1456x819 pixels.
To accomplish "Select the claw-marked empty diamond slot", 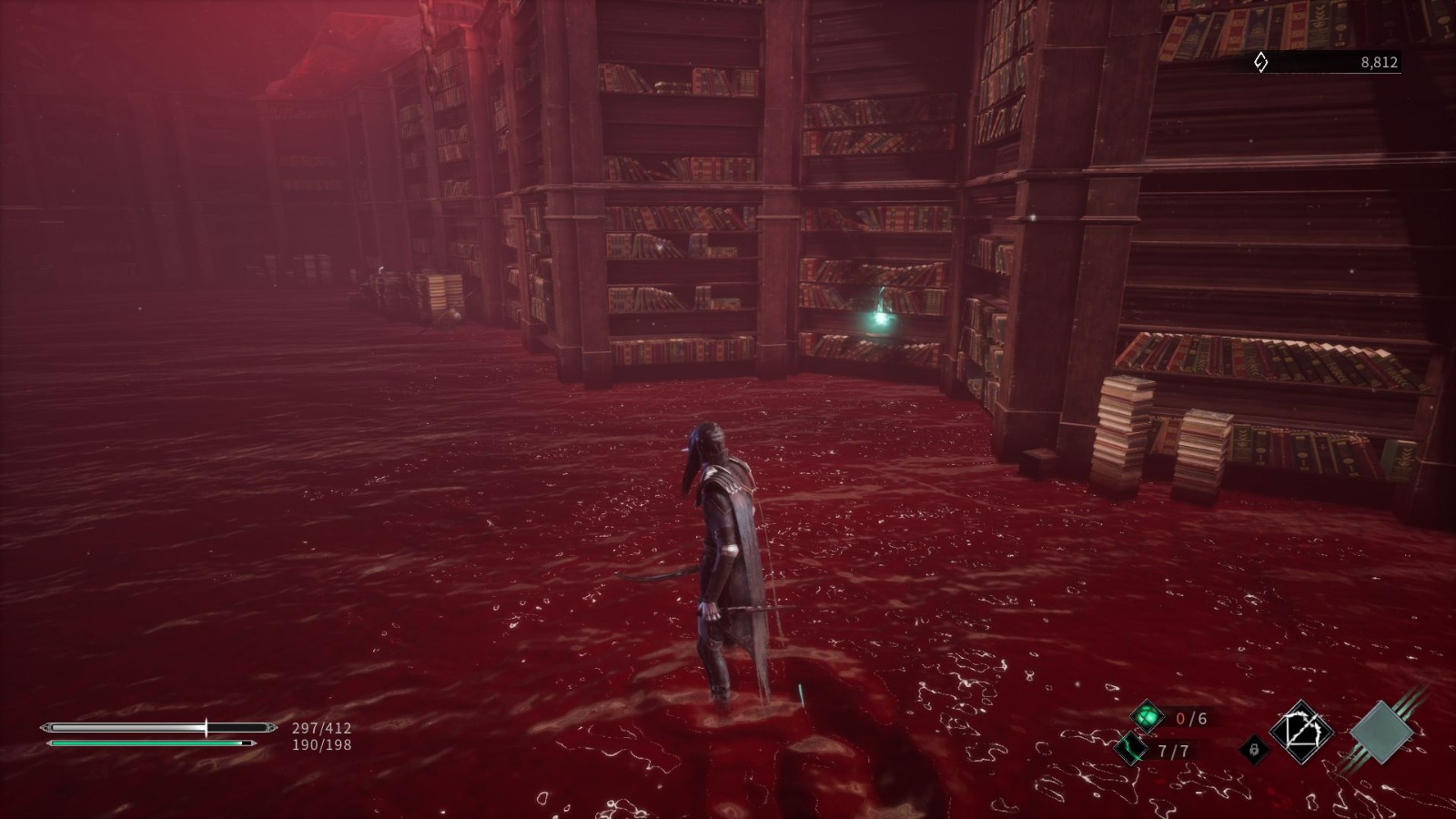I will pos(1381,732).
